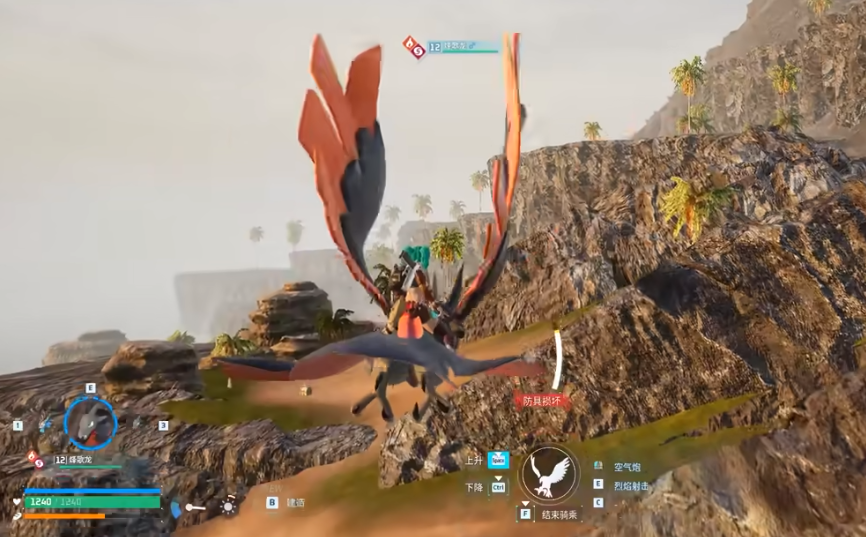The height and width of the screenshot is (537, 866).
Task: Click the sun time-of-day icon
Action: click(x=229, y=507)
